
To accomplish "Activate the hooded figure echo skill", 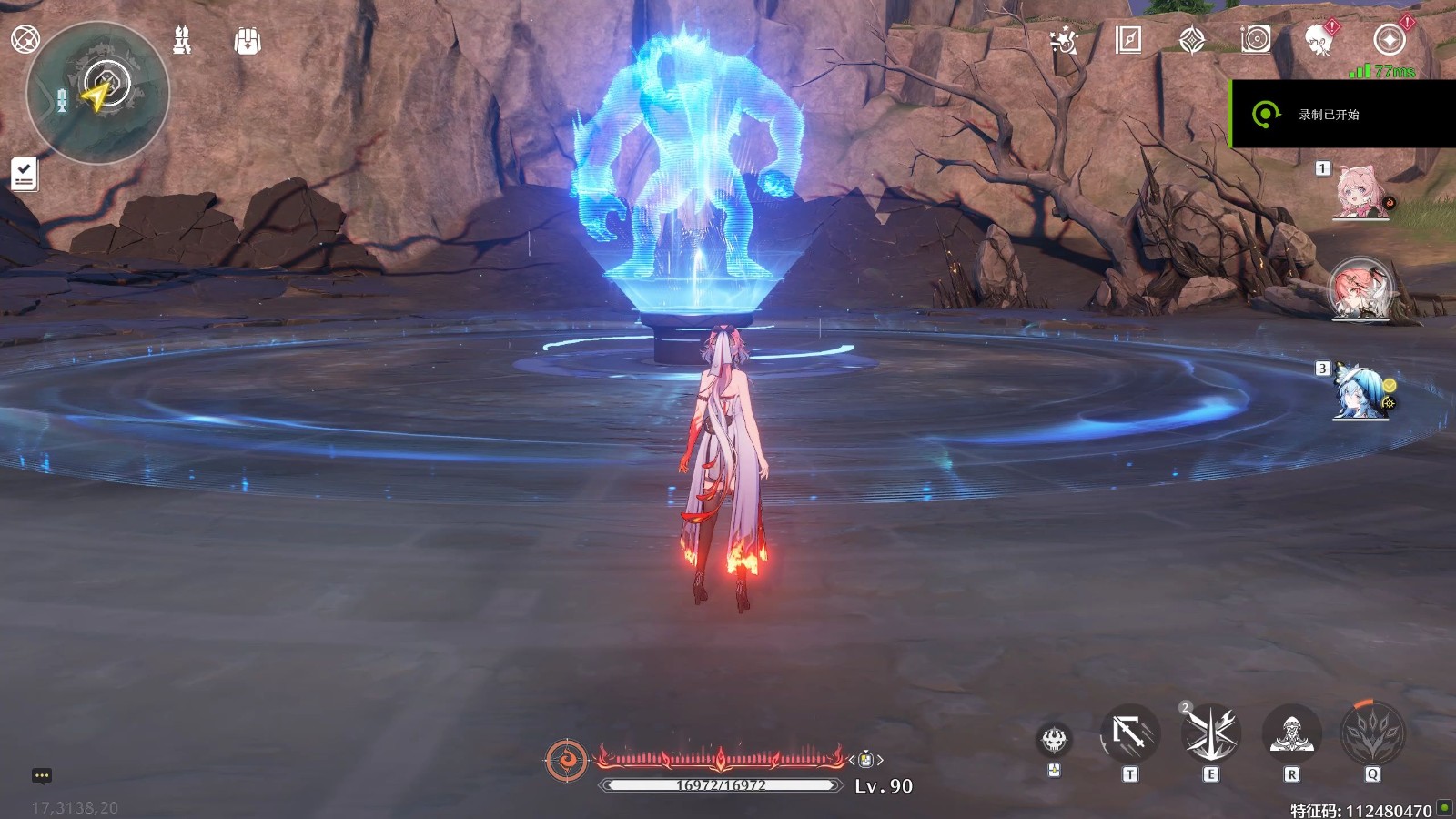I will point(1291,733).
